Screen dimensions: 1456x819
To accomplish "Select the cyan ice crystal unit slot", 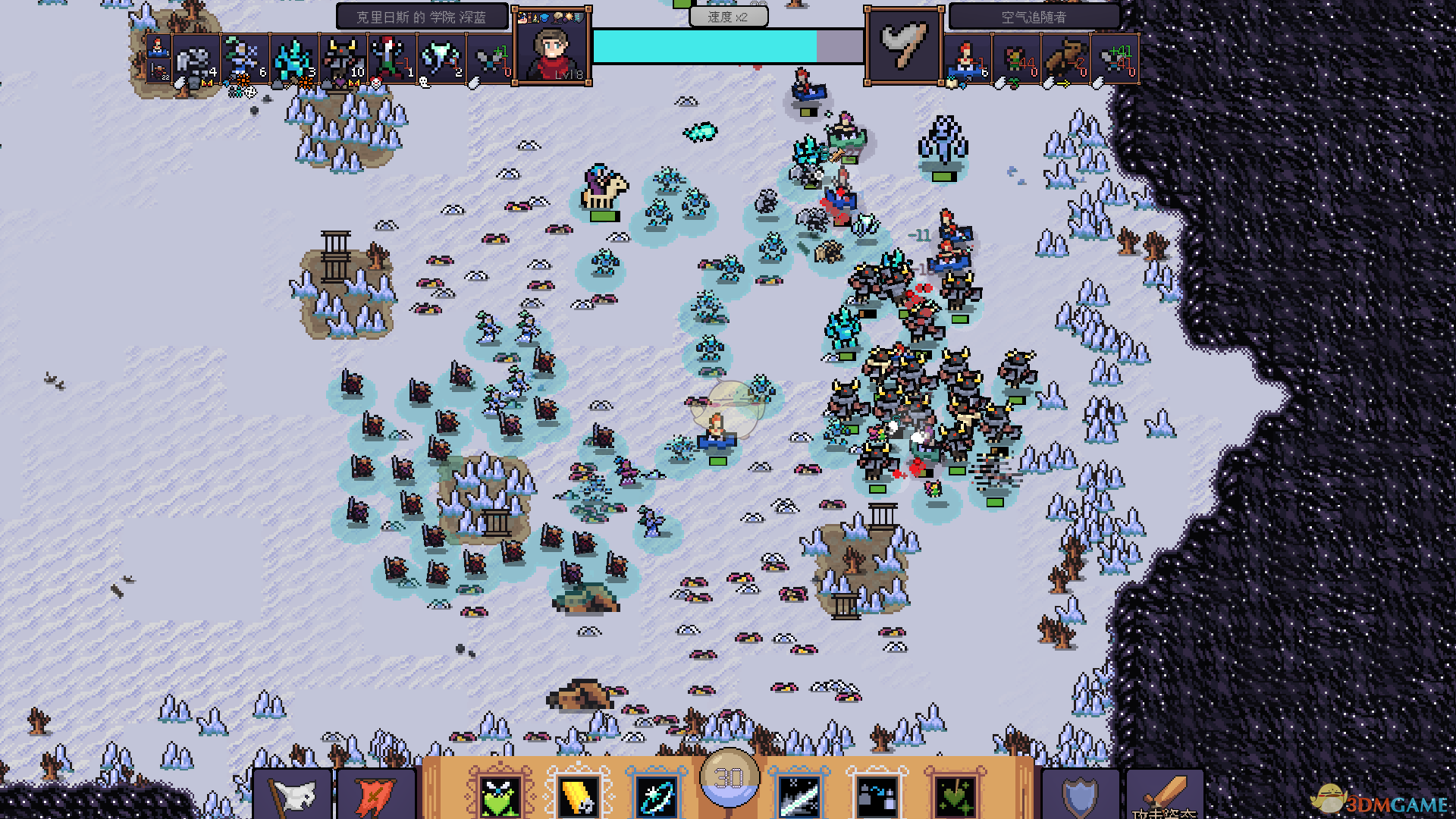I will pyautogui.click(x=293, y=59).
